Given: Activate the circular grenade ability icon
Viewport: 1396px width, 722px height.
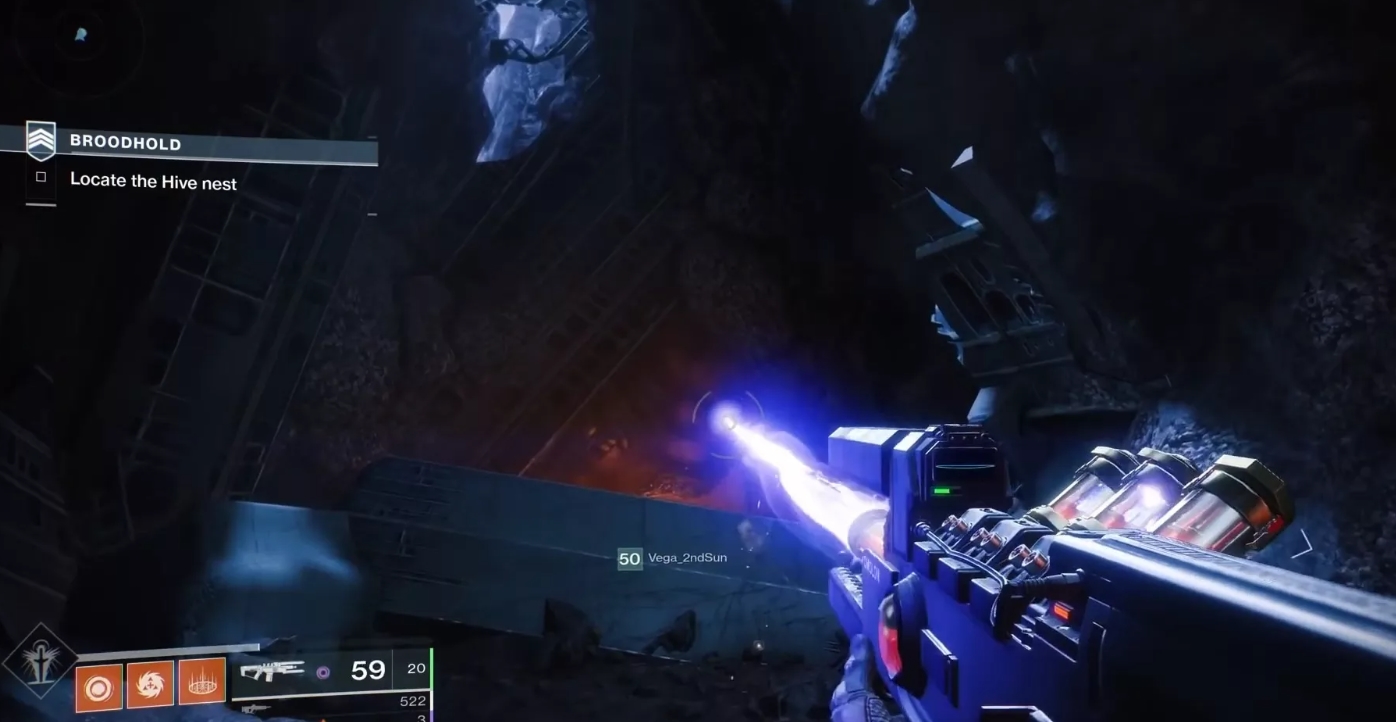Looking at the screenshot, I should point(99,687).
